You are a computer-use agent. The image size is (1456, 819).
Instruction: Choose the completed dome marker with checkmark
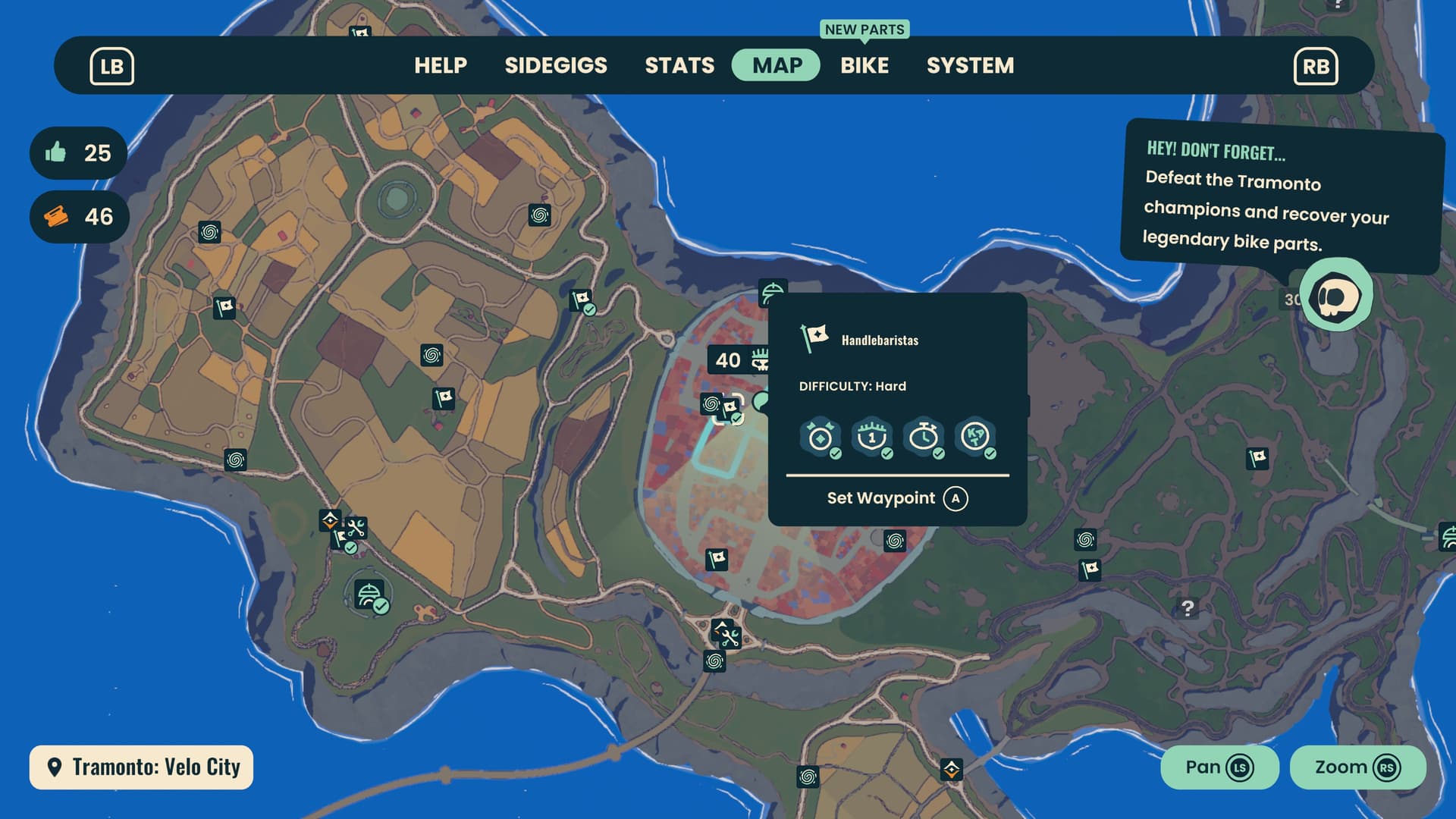tap(369, 595)
